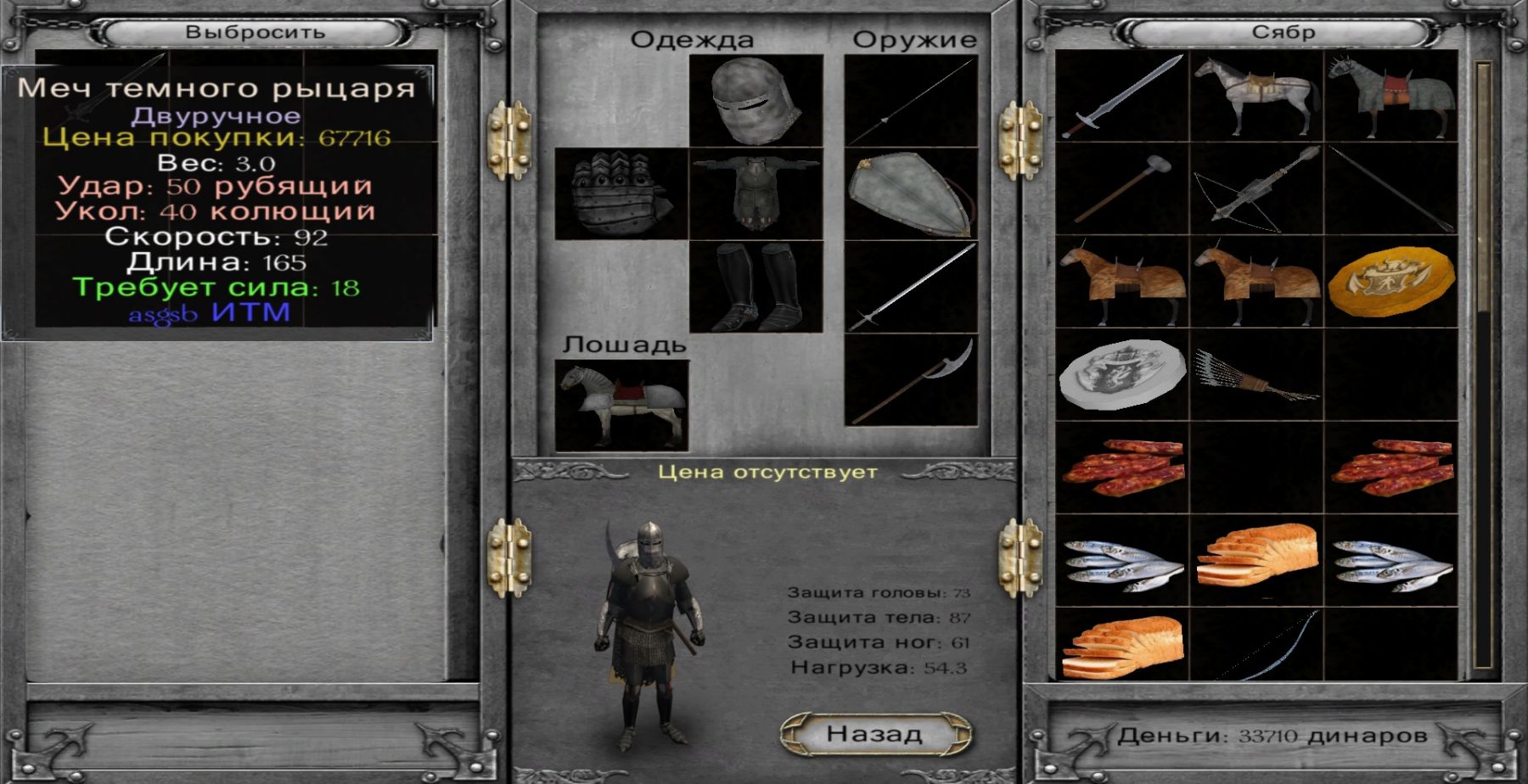This screenshot has width=1528, height=784.
Task: Select the equipped black boots slot
Action: (756, 287)
